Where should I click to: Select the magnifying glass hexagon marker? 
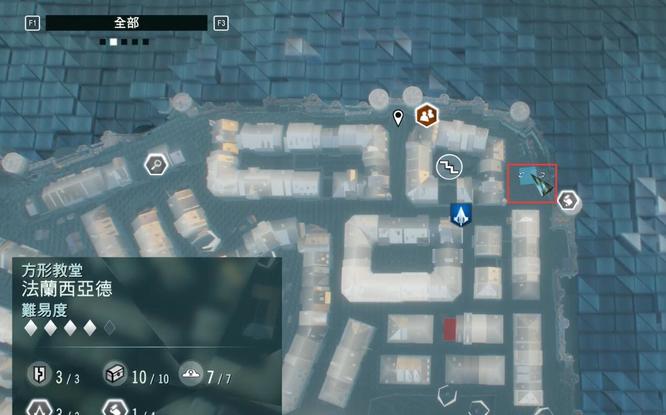tap(156, 164)
